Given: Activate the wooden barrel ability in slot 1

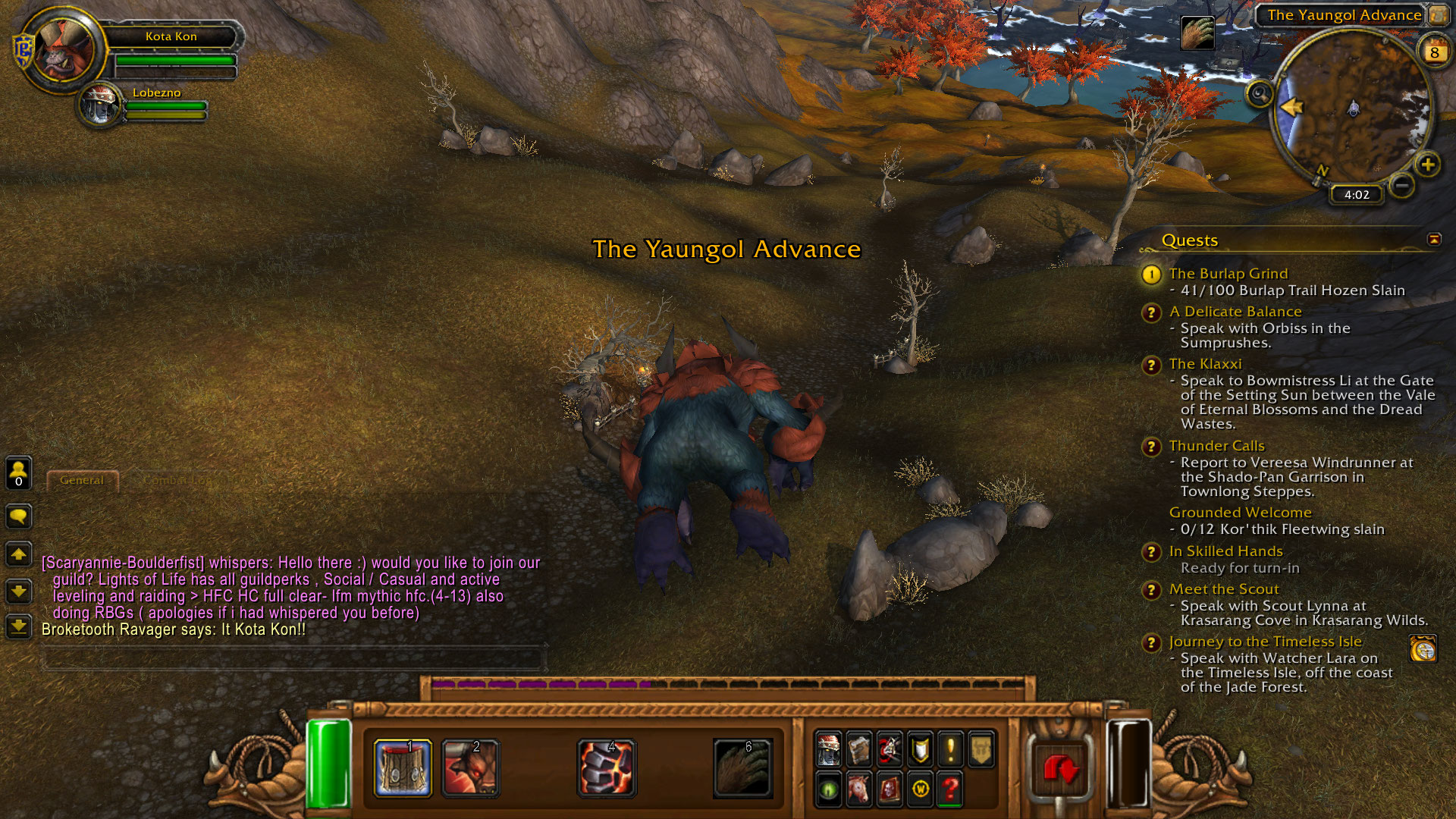Looking at the screenshot, I should click(403, 767).
